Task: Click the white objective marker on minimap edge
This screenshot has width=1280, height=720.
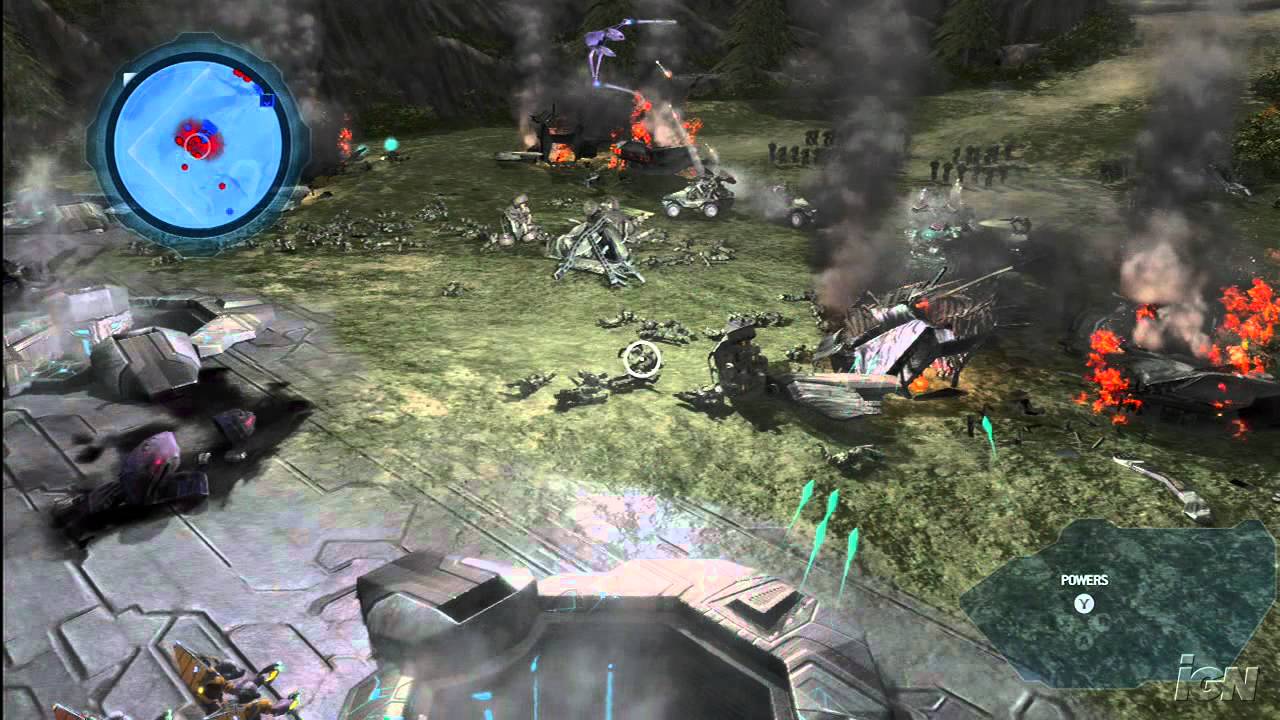Action: (128, 76)
